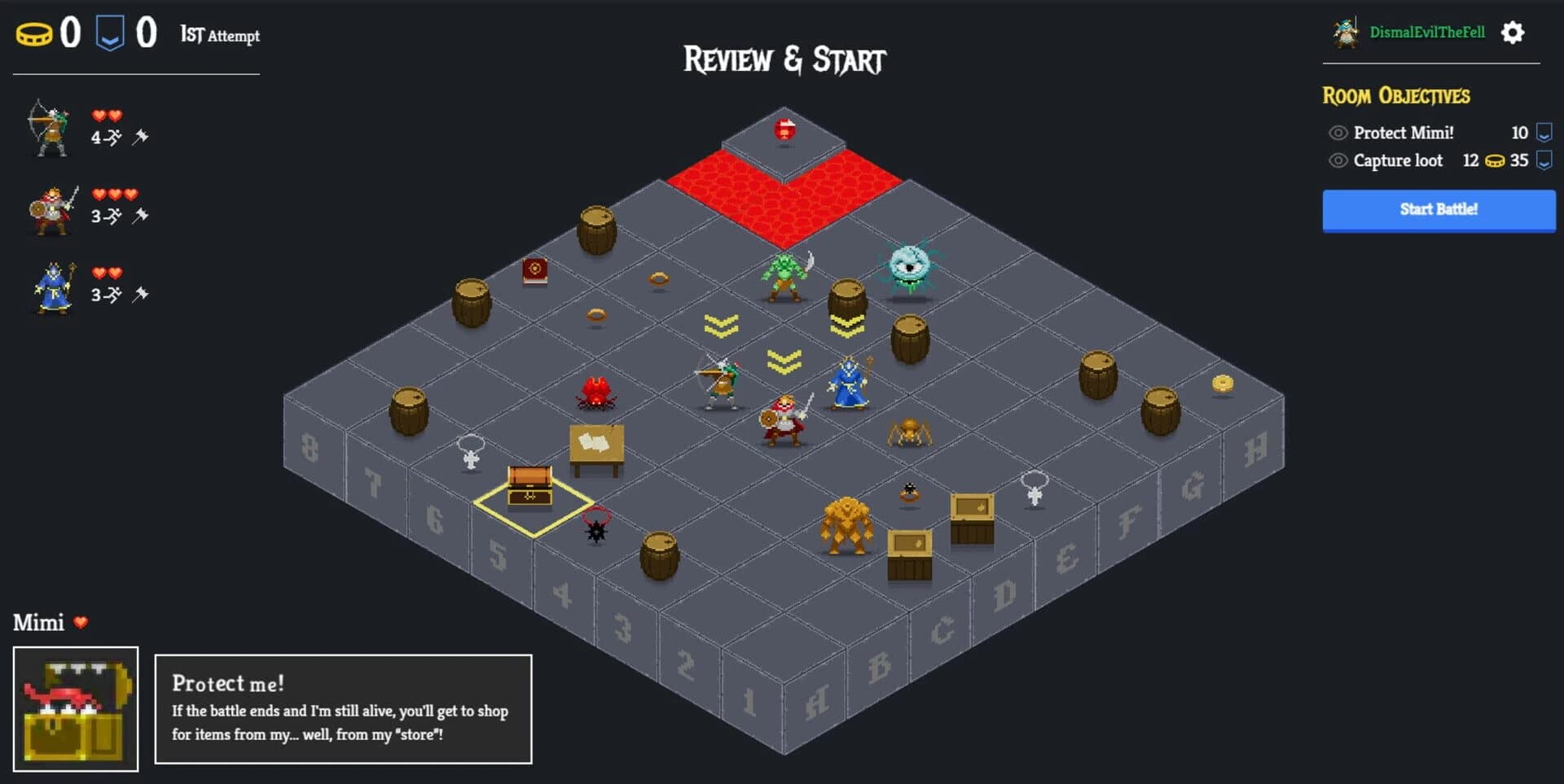Click the coin icon beside Capture loot objective
Viewport: 1564px width, 784px height.
(1496, 160)
